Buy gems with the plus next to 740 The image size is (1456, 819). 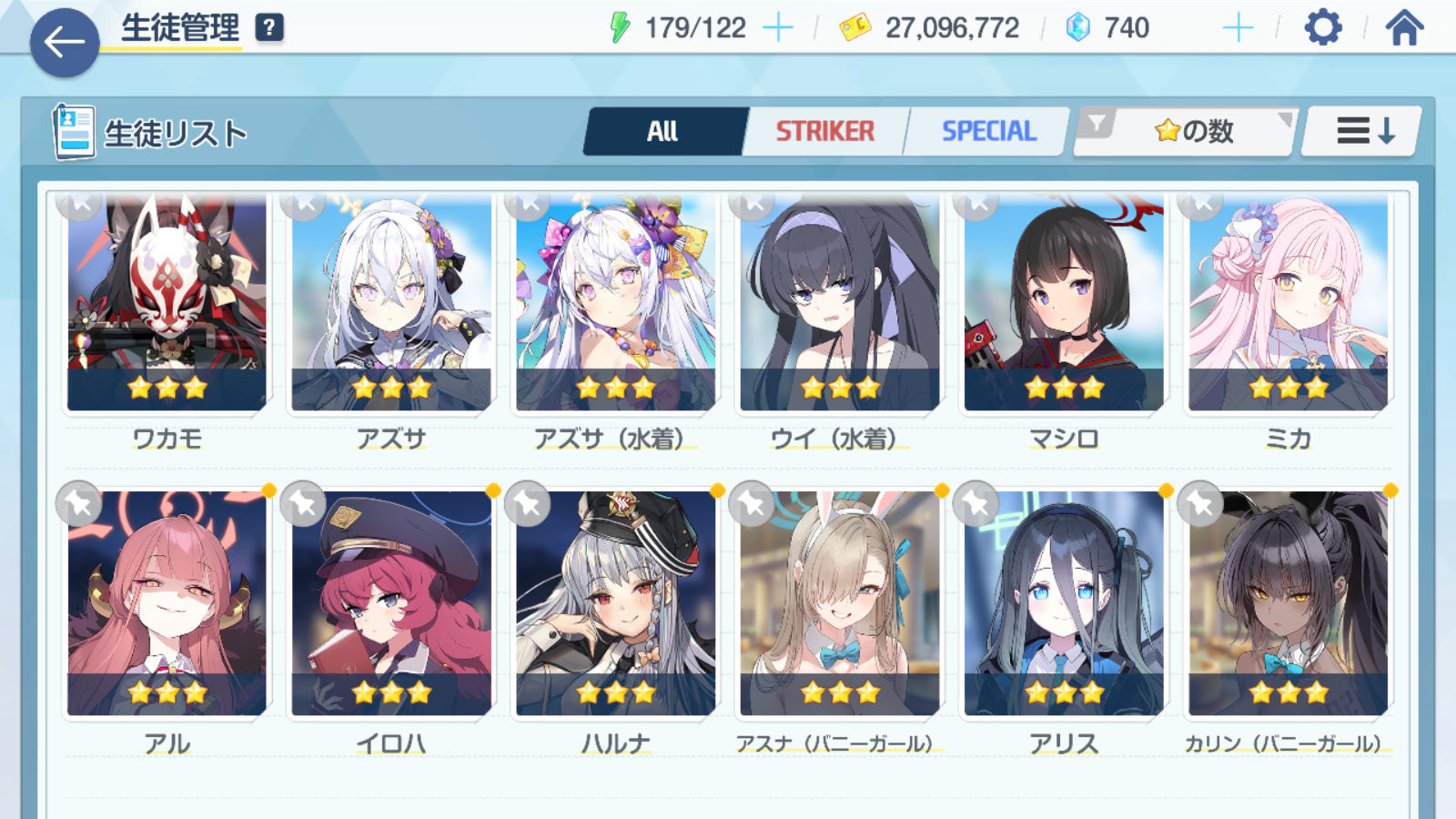[x=1238, y=28]
